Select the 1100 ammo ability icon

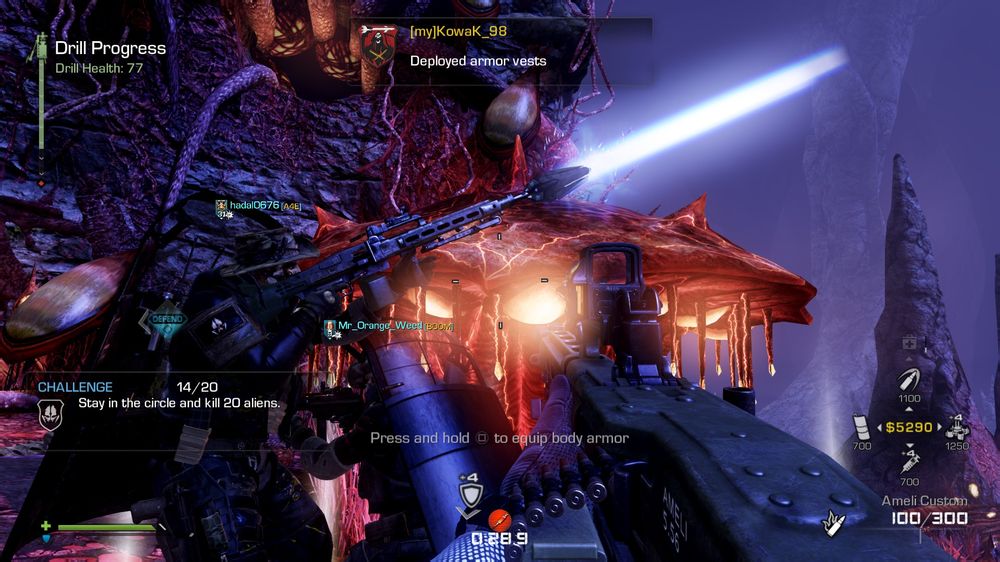(909, 382)
